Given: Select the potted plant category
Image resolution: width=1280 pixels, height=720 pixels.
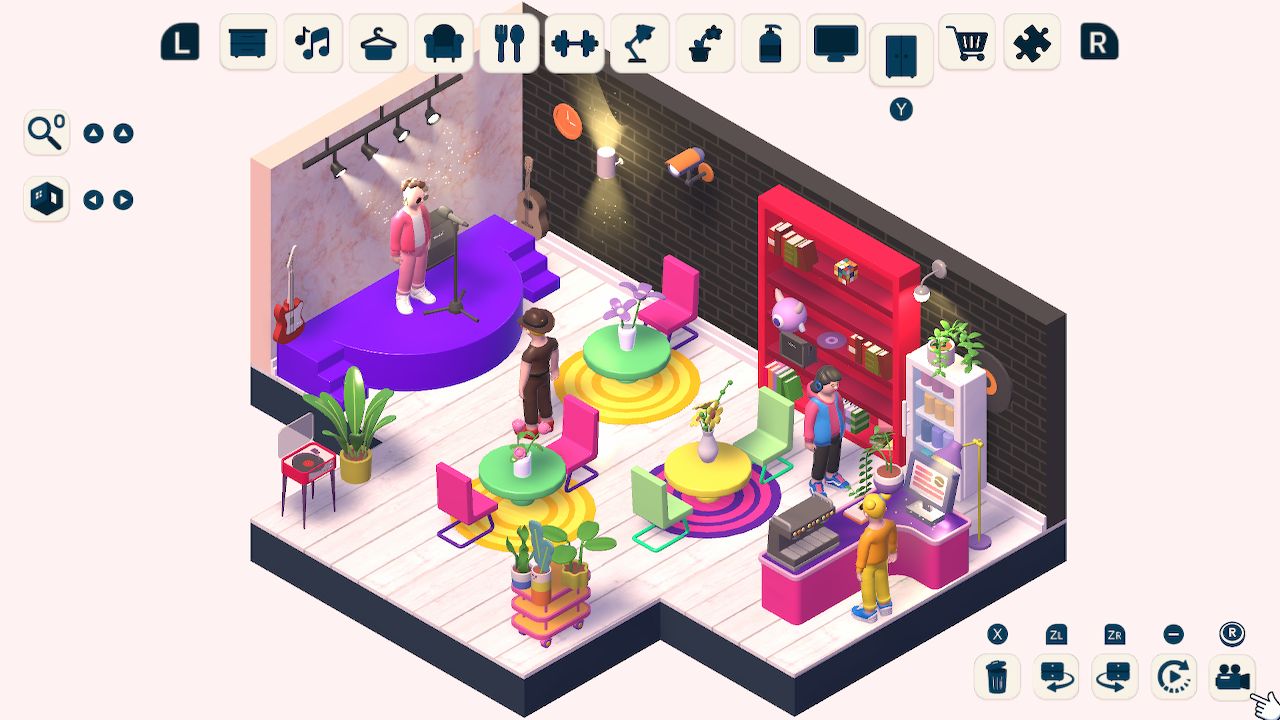Looking at the screenshot, I should tap(703, 44).
